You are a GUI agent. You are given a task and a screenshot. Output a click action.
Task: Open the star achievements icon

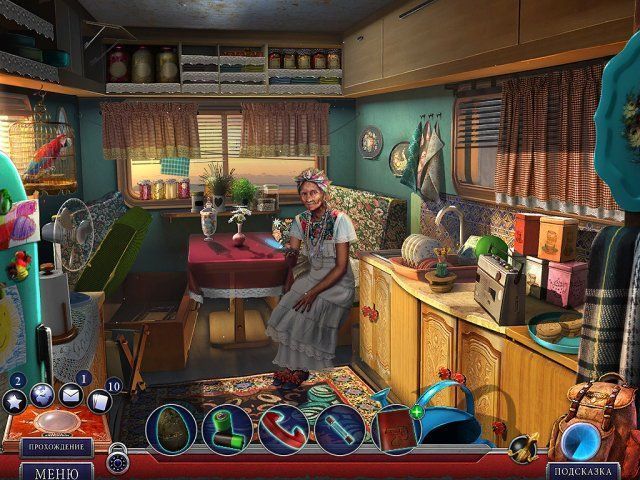(x=15, y=402)
